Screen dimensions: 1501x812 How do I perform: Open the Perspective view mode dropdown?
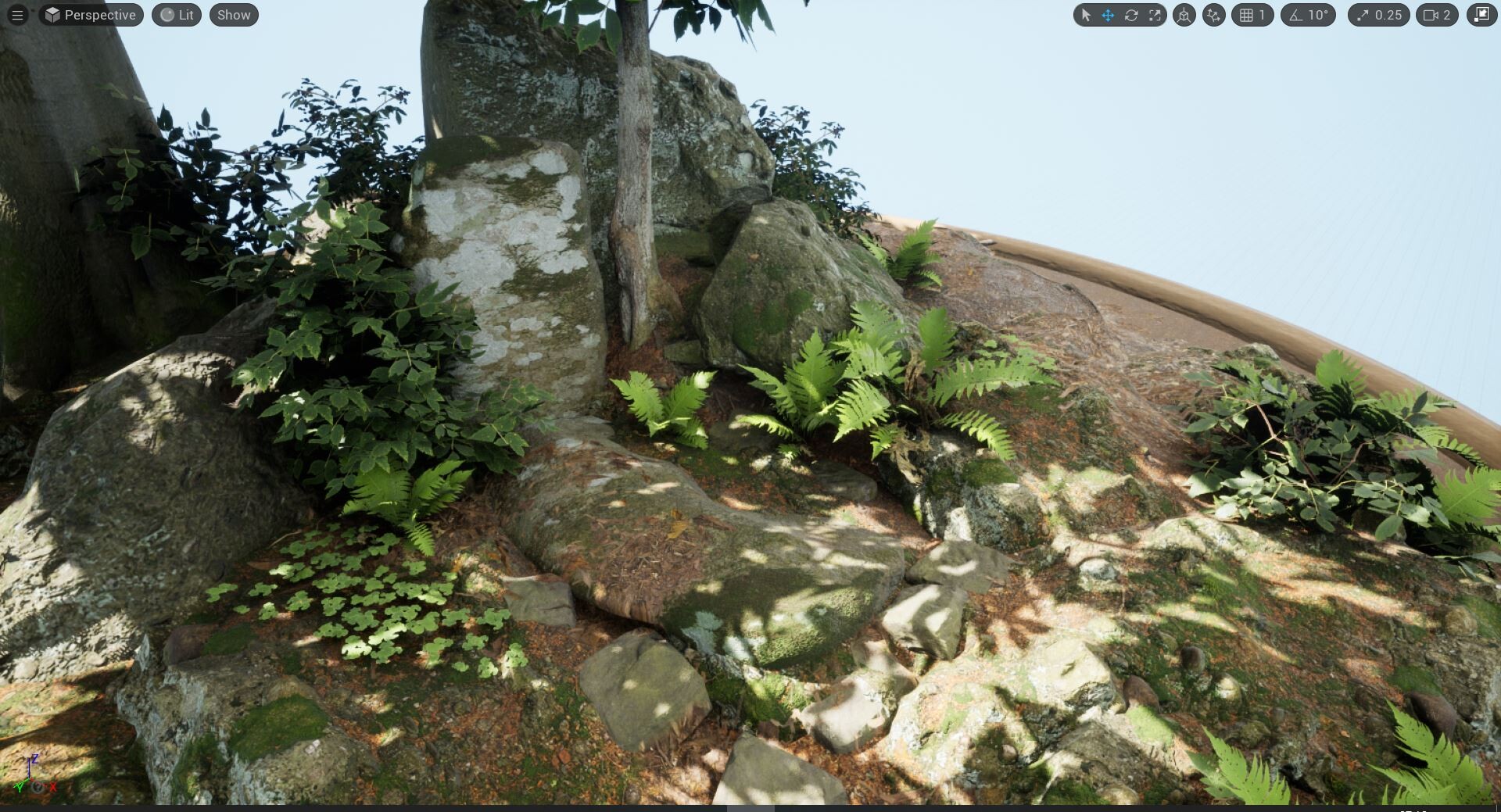coord(91,15)
